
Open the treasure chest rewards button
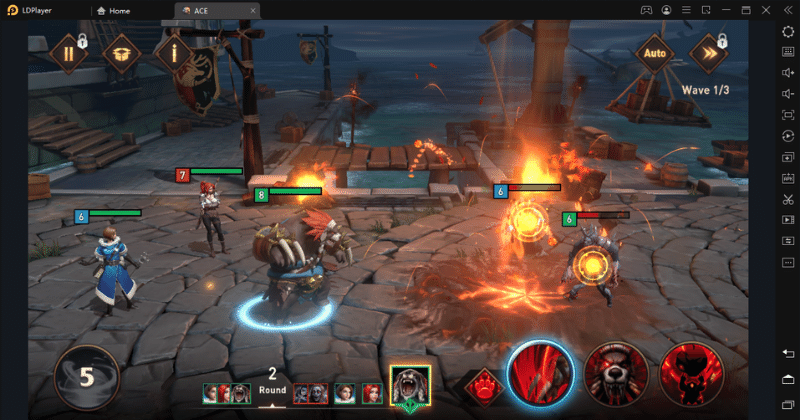click(122, 52)
